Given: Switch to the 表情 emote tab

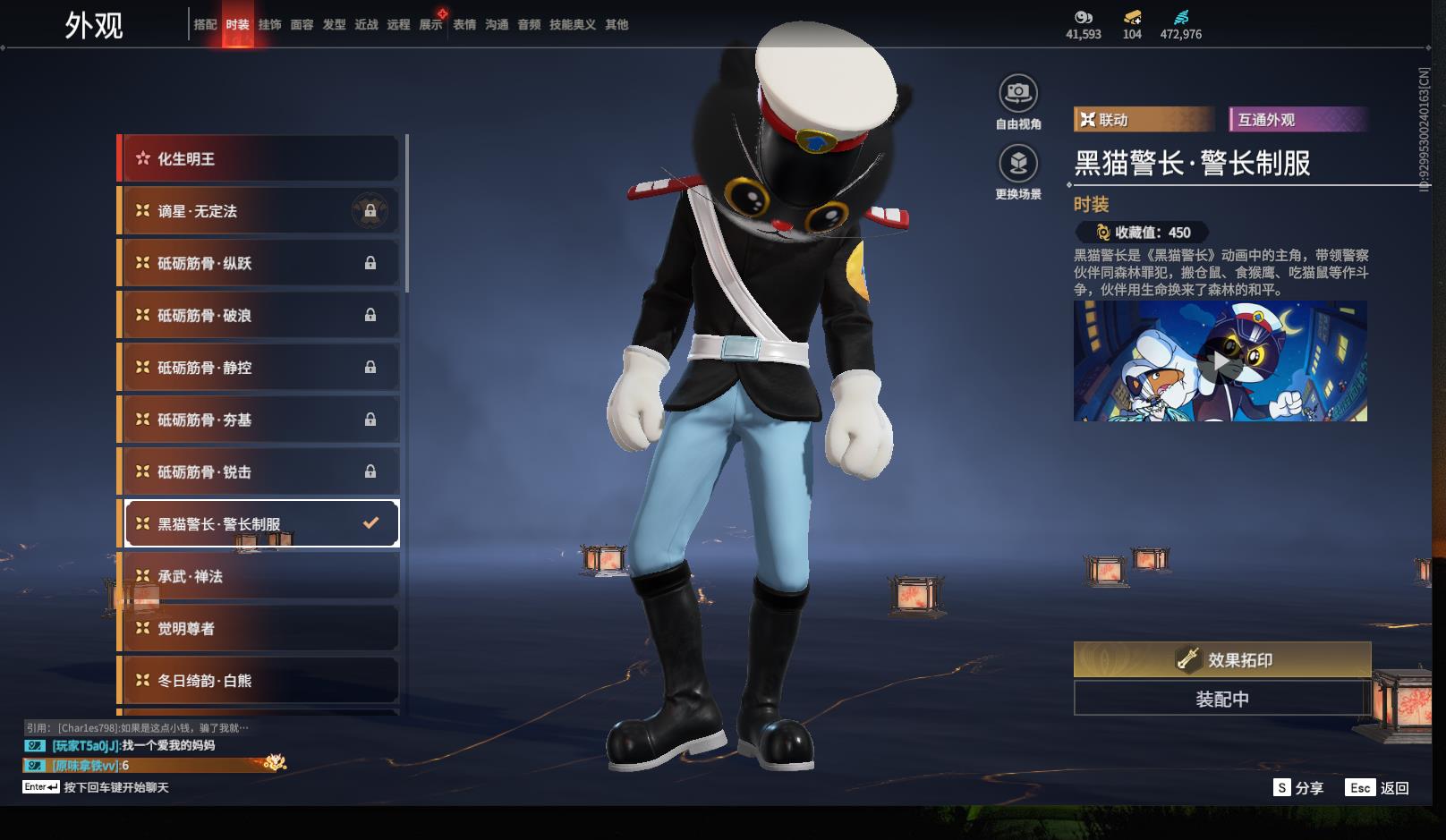Looking at the screenshot, I should point(464,25).
